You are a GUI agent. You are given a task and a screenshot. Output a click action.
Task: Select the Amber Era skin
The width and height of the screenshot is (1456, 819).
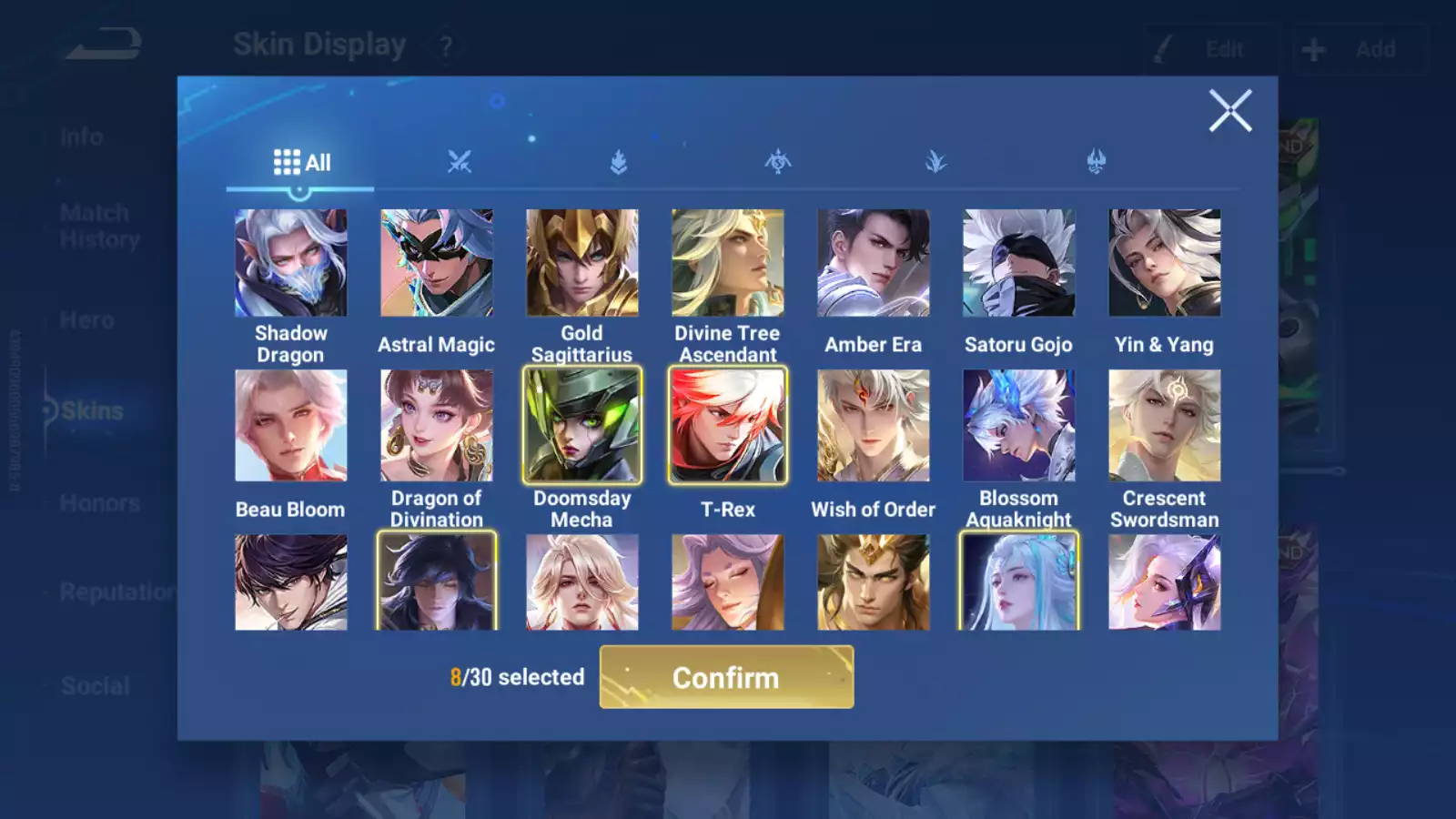(x=874, y=262)
